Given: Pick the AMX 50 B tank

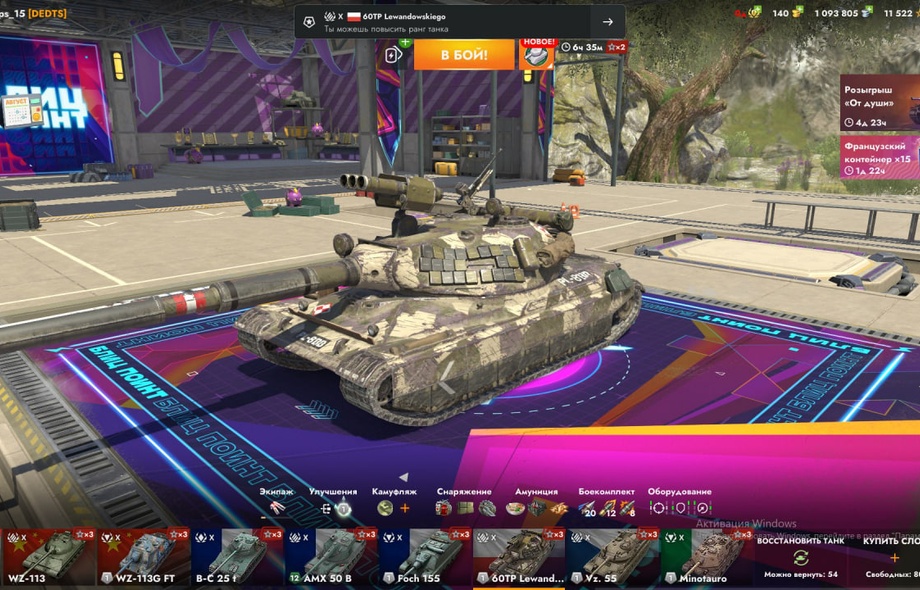Looking at the screenshot, I should click(330, 556).
